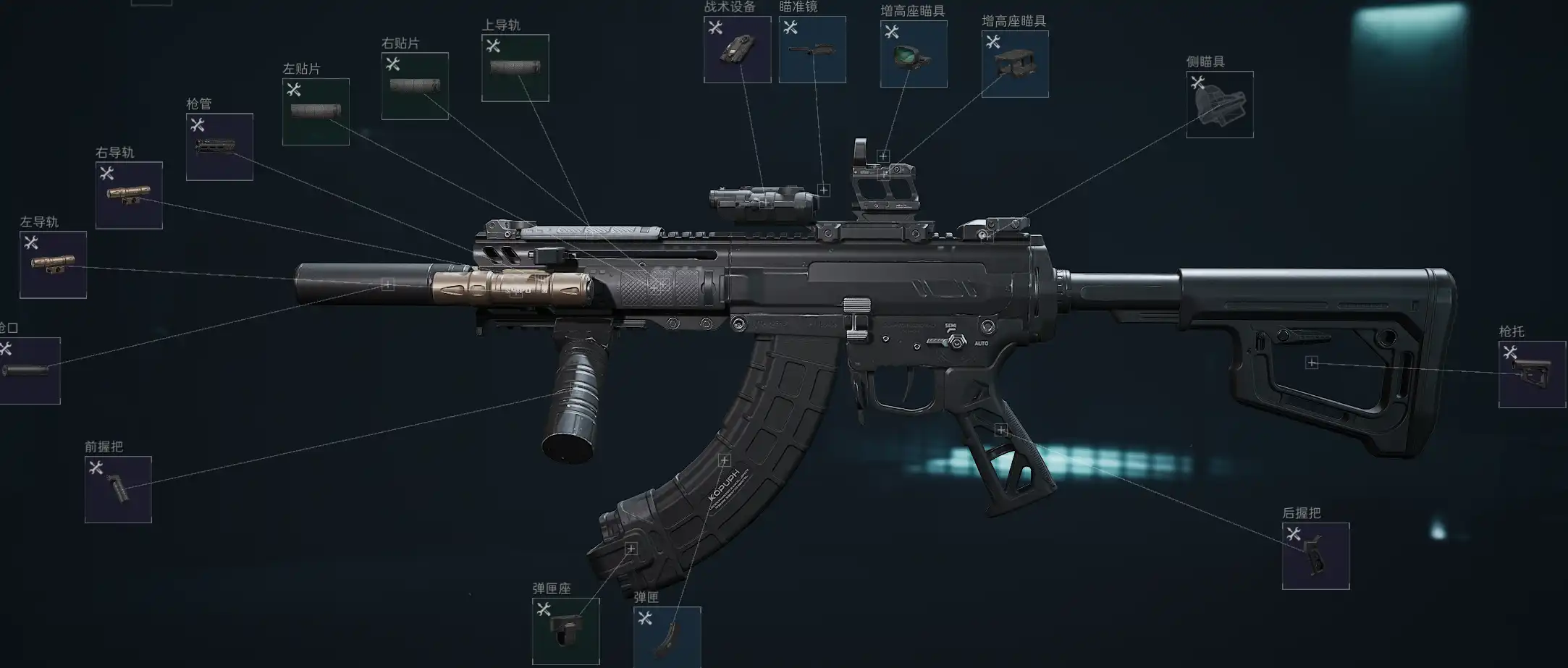Select the 前握把 foregrip slot

118,489
